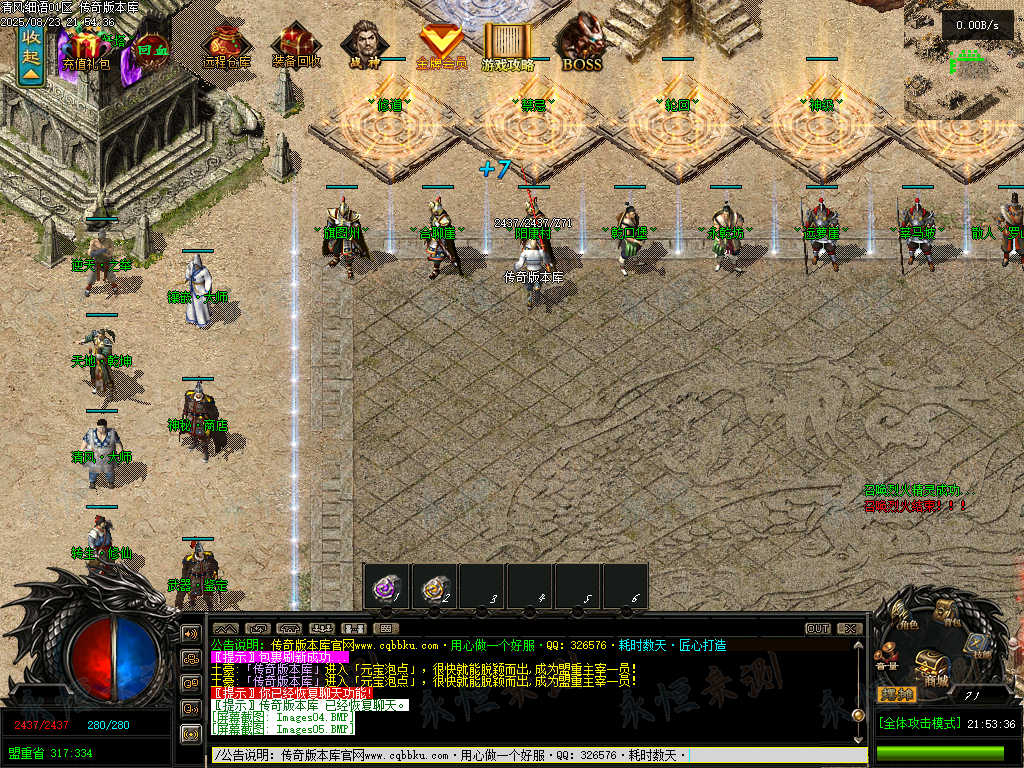Click the OUT button on chat panel
This screenshot has width=1024, height=768.
(x=818, y=629)
